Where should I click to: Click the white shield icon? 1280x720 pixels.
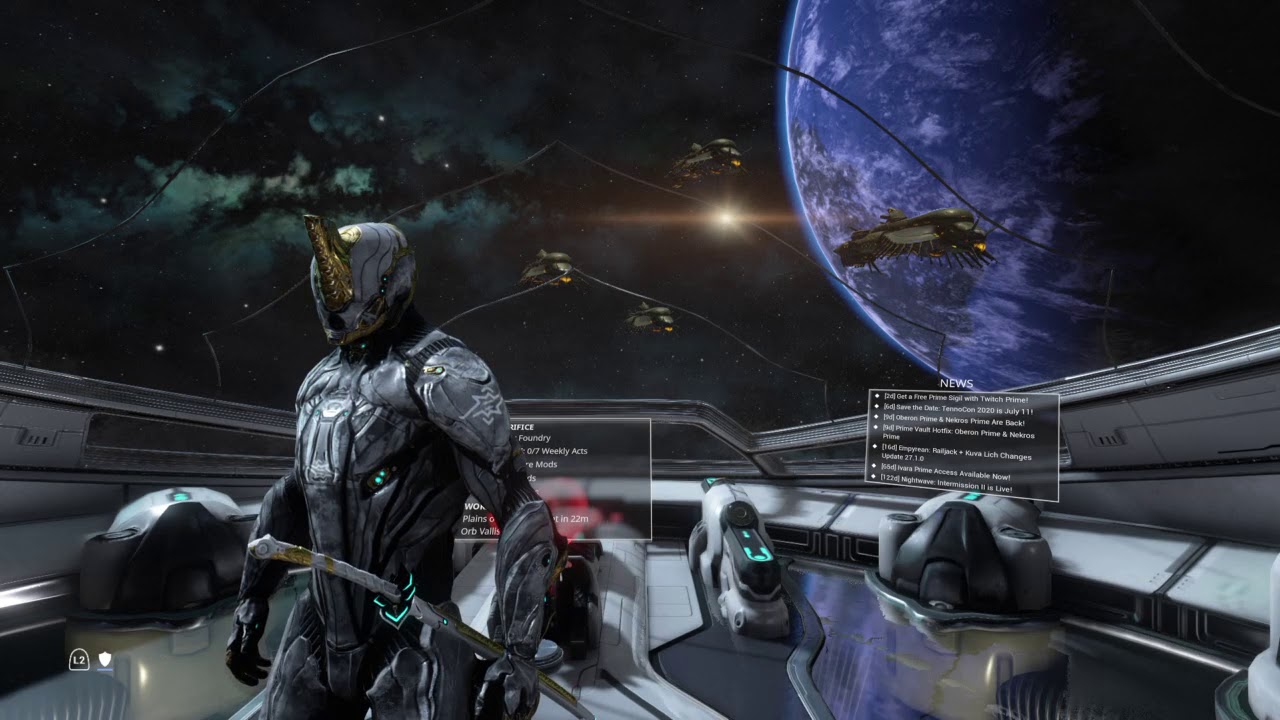(x=104, y=660)
